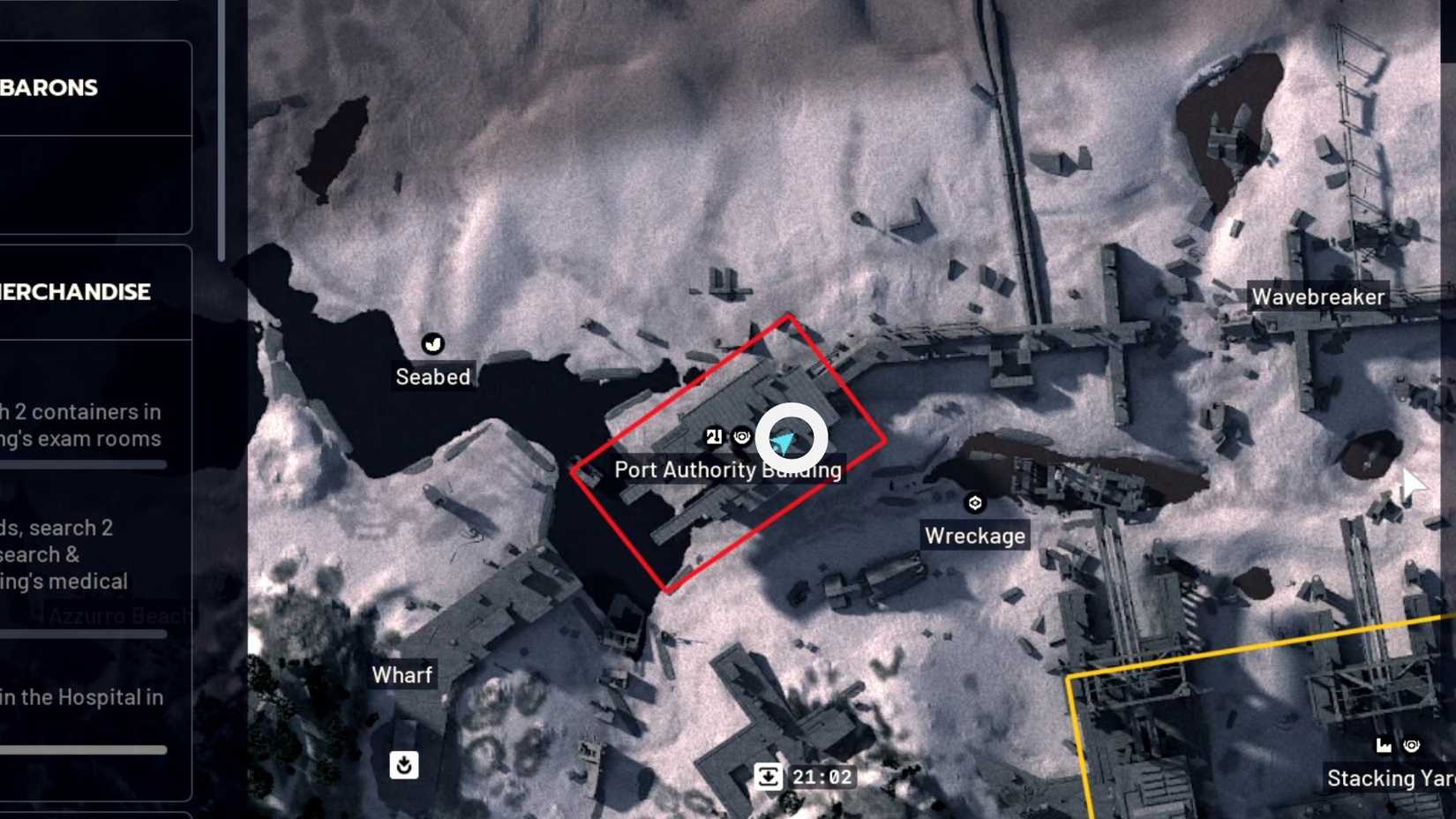Click the clock icon next to 21:02
The width and height of the screenshot is (1456, 819).
[x=769, y=777]
